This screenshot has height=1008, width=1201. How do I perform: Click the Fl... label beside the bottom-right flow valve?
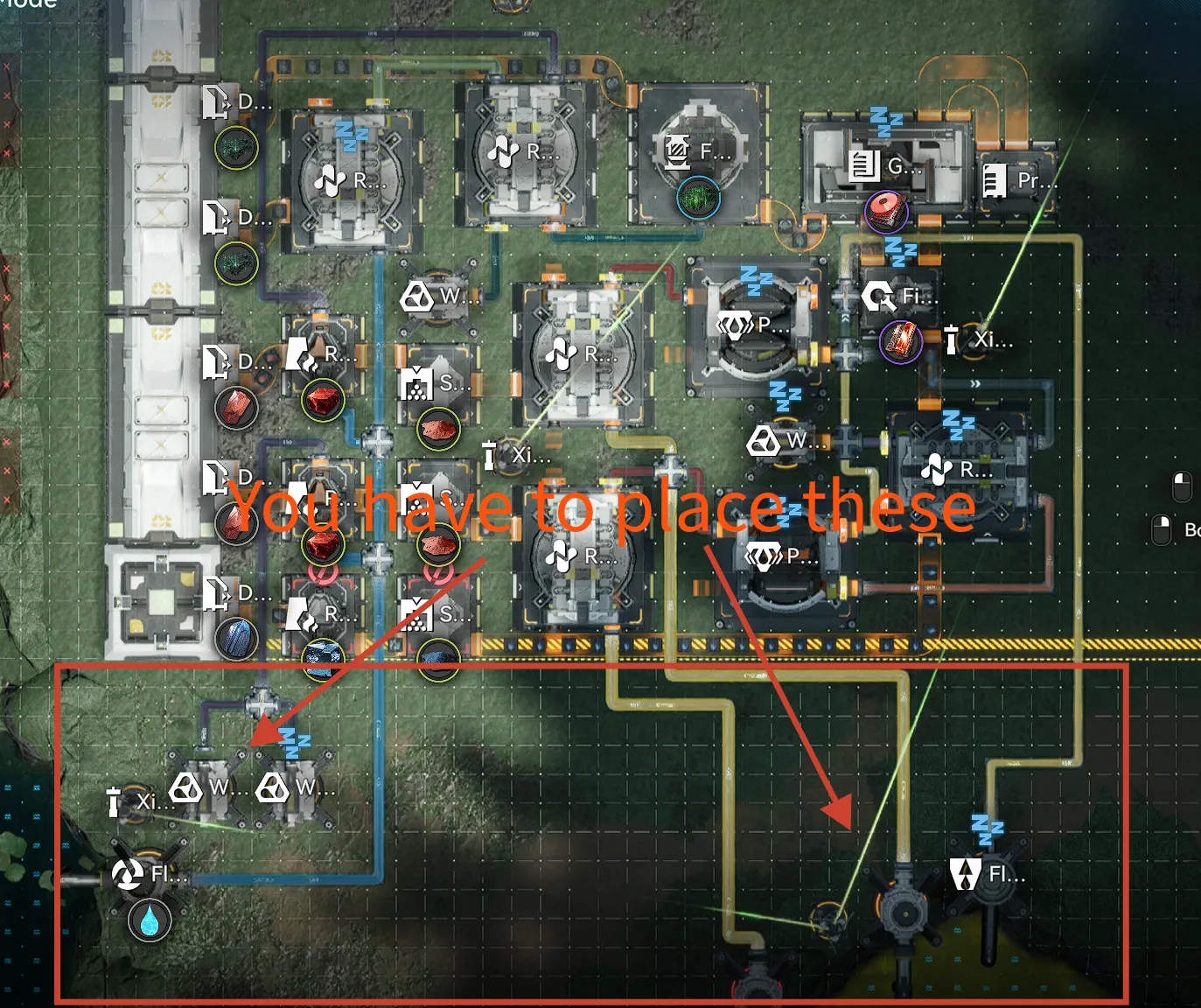click(997, 873)
